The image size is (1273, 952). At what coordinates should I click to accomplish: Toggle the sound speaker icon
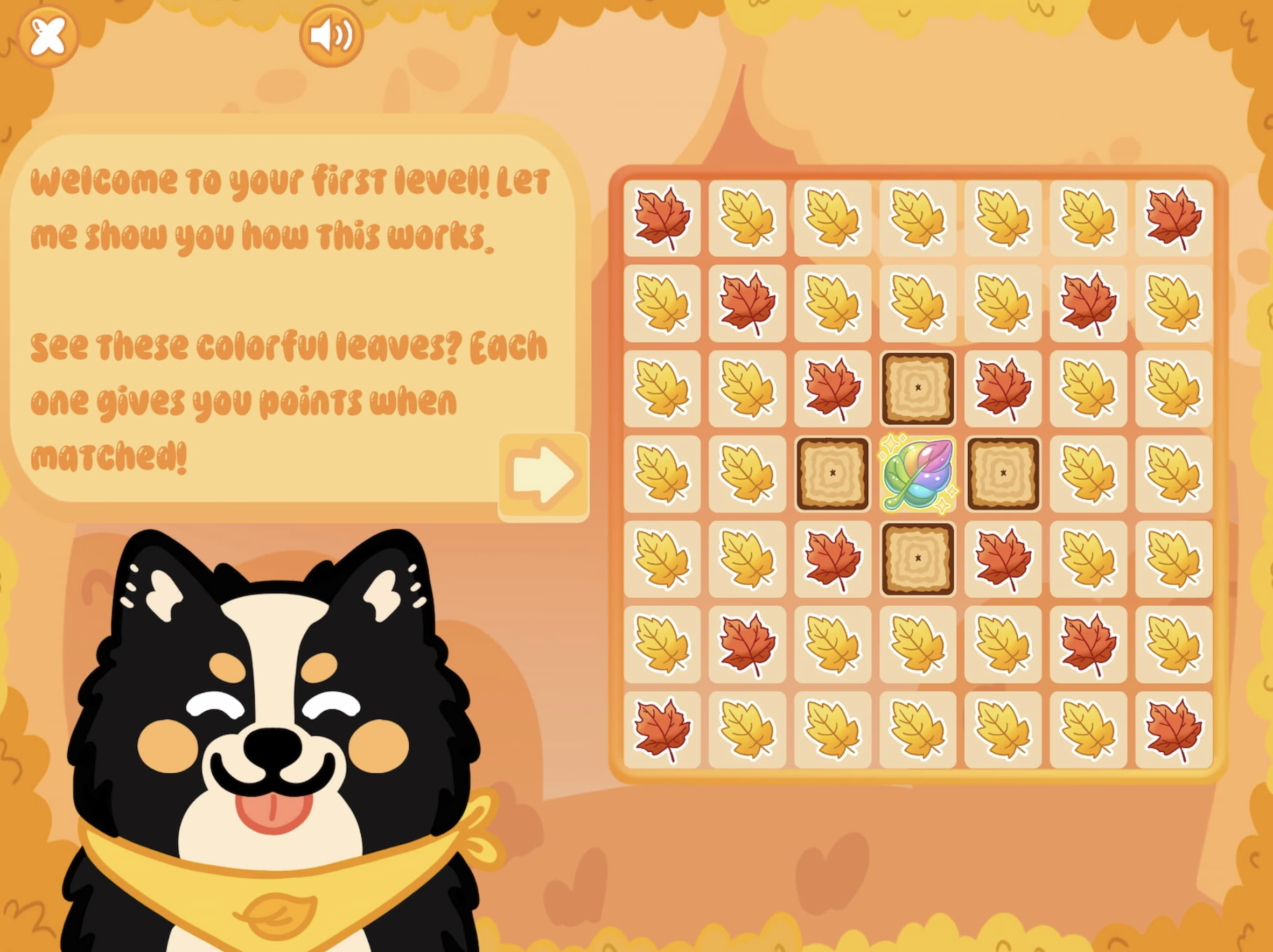click(330, 34)
